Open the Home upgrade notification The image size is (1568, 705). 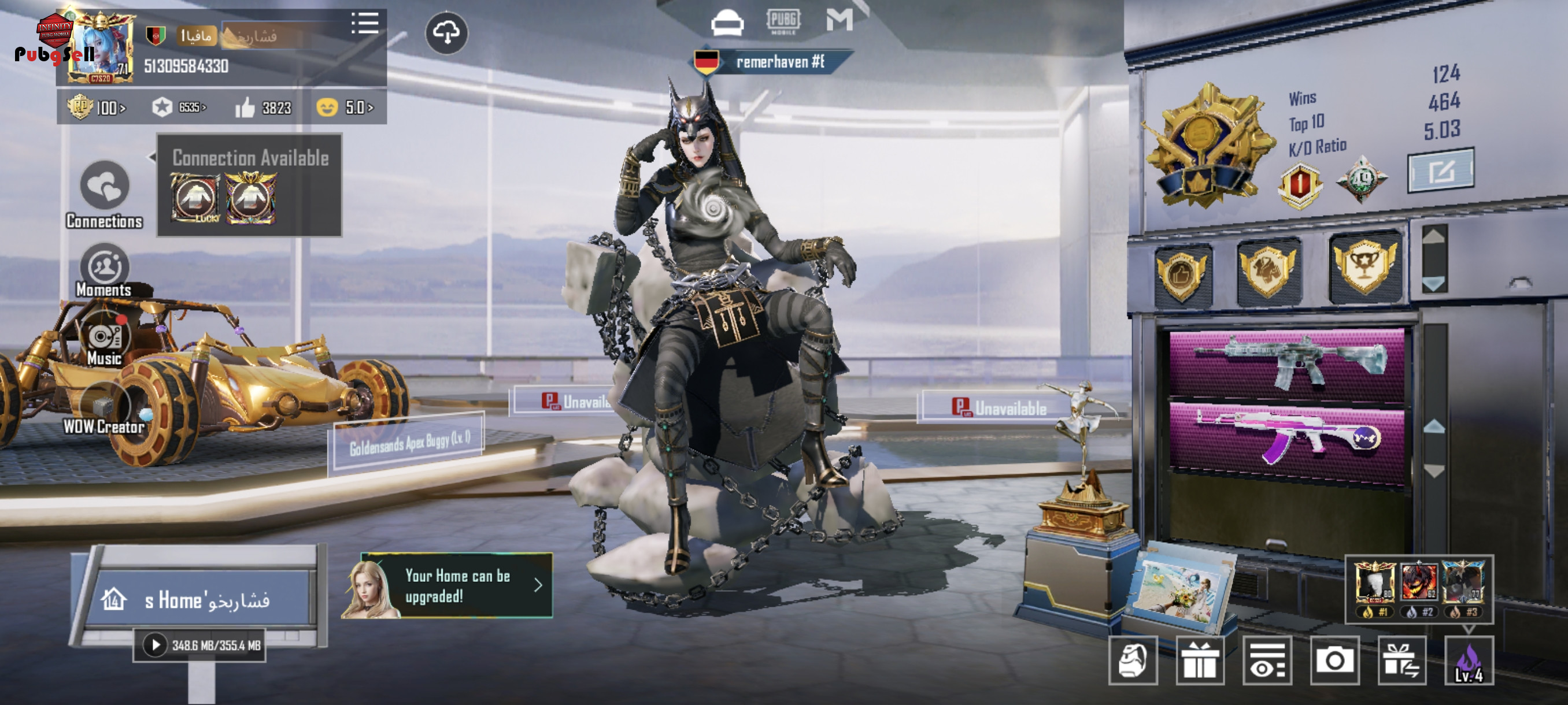[457, 586]
